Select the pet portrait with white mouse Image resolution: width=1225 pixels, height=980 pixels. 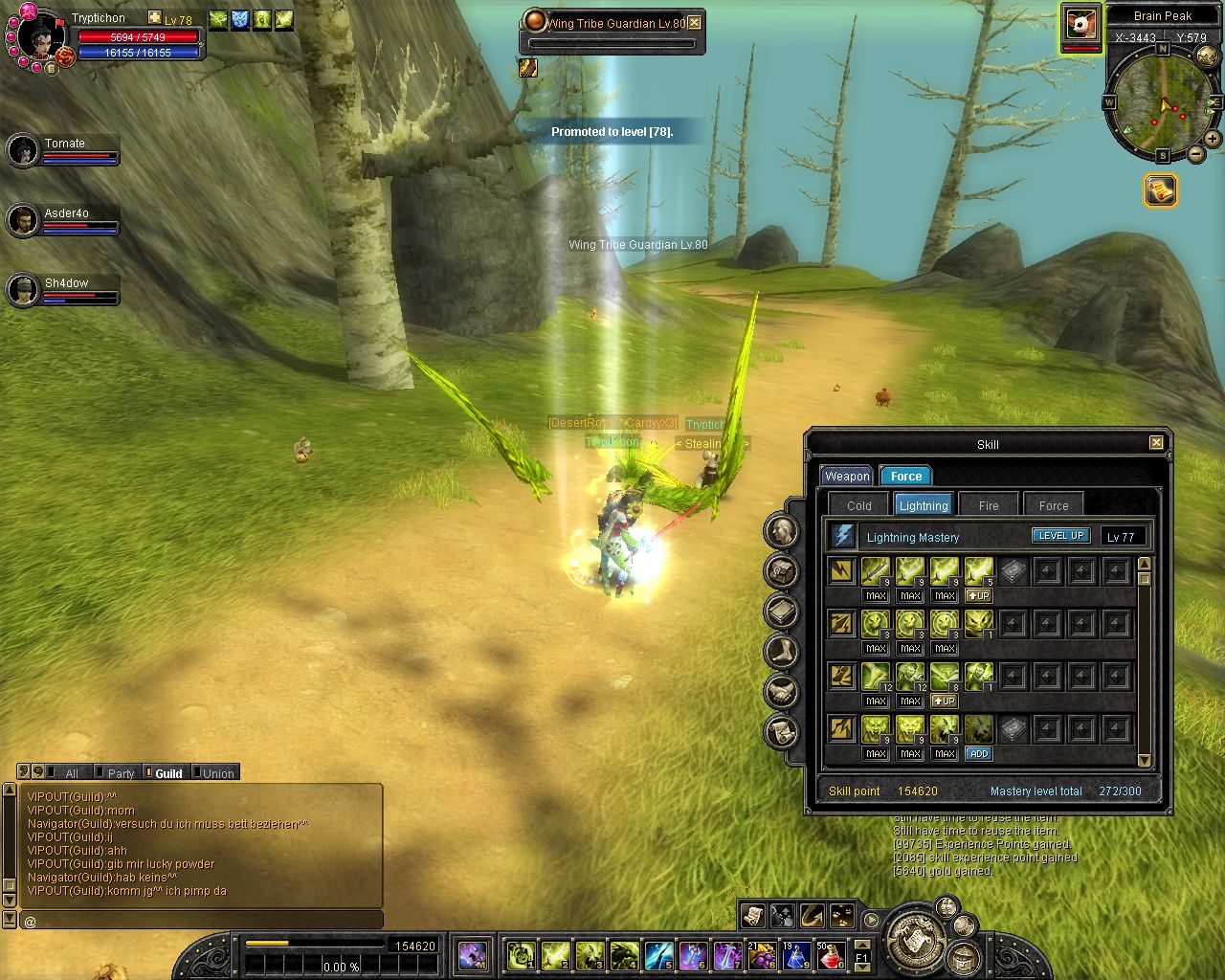[1080, 24]
